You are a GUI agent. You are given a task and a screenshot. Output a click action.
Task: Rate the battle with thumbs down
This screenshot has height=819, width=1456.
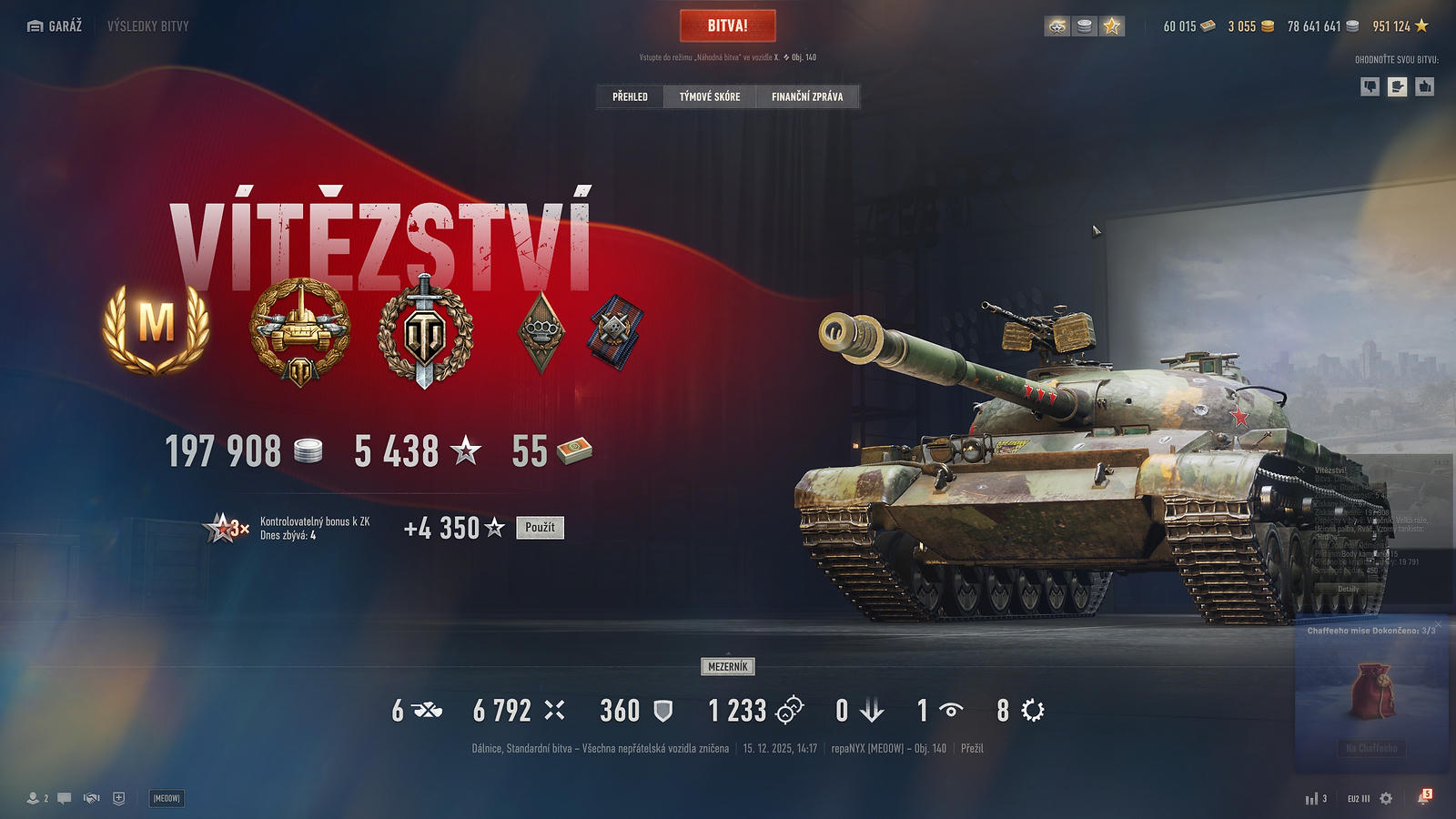[x=1370, y=86]
